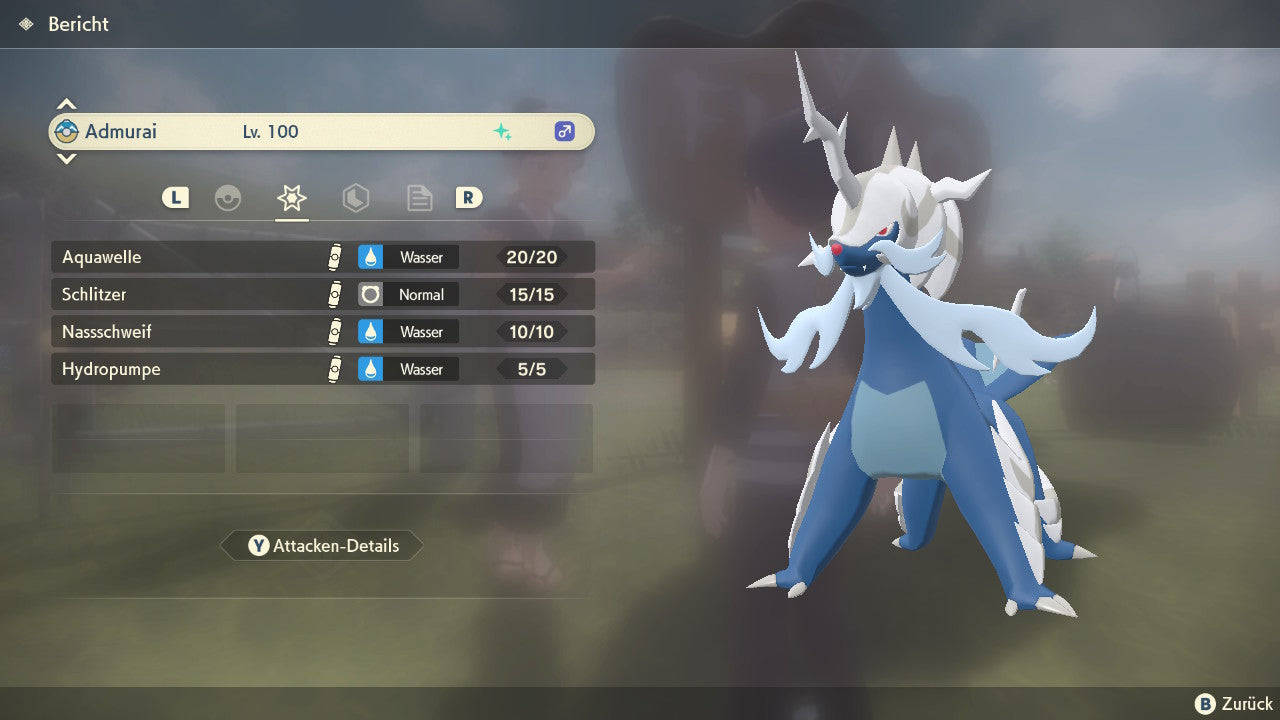
Task: Switch to the Poké Ball tab
Action: coord(228,198)
